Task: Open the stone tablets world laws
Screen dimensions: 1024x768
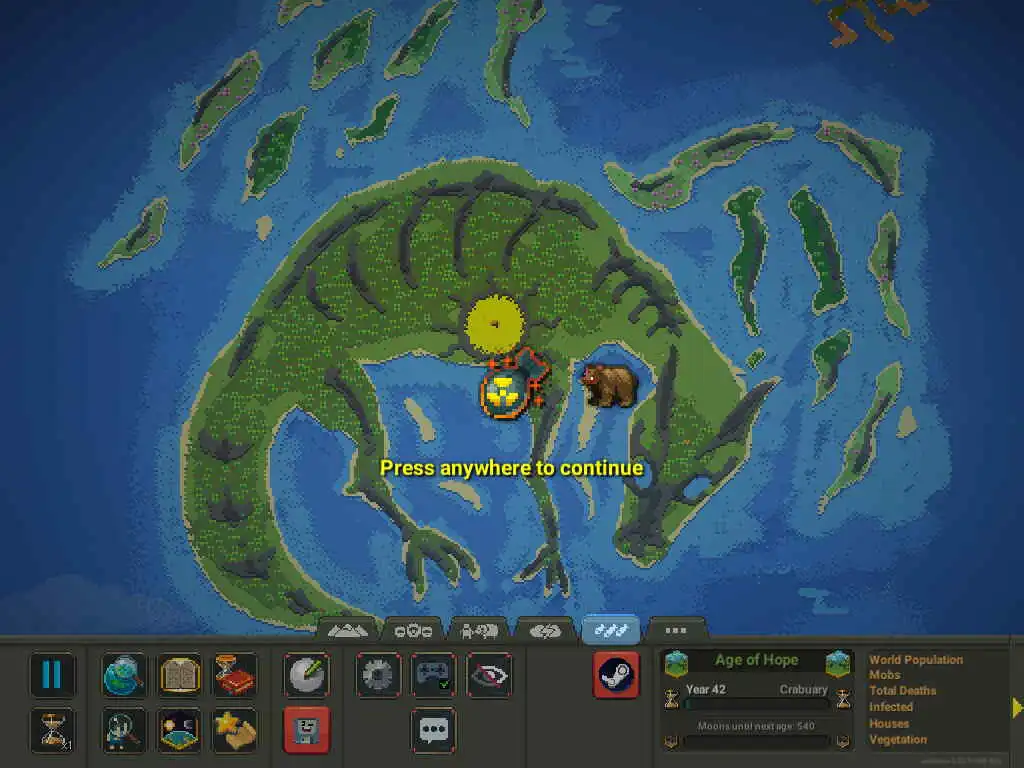Action: (x=180, y=675)
